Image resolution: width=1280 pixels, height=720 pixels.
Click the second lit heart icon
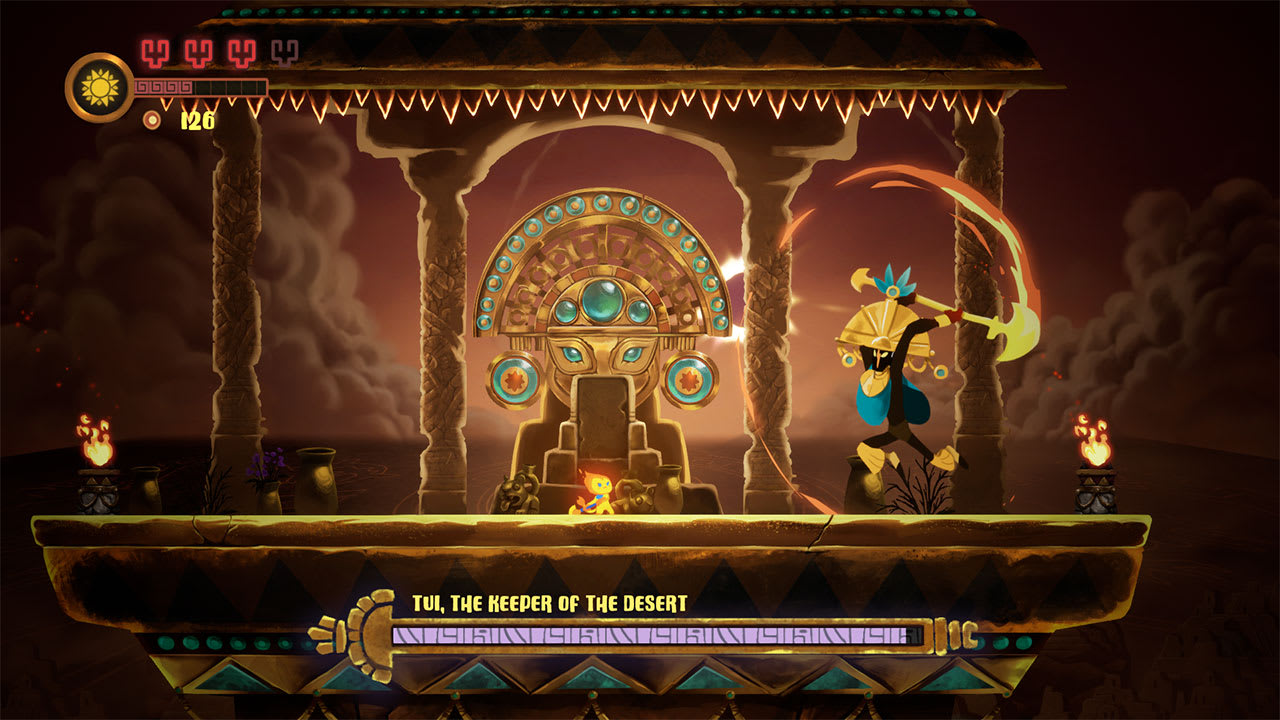coord(198,54)
